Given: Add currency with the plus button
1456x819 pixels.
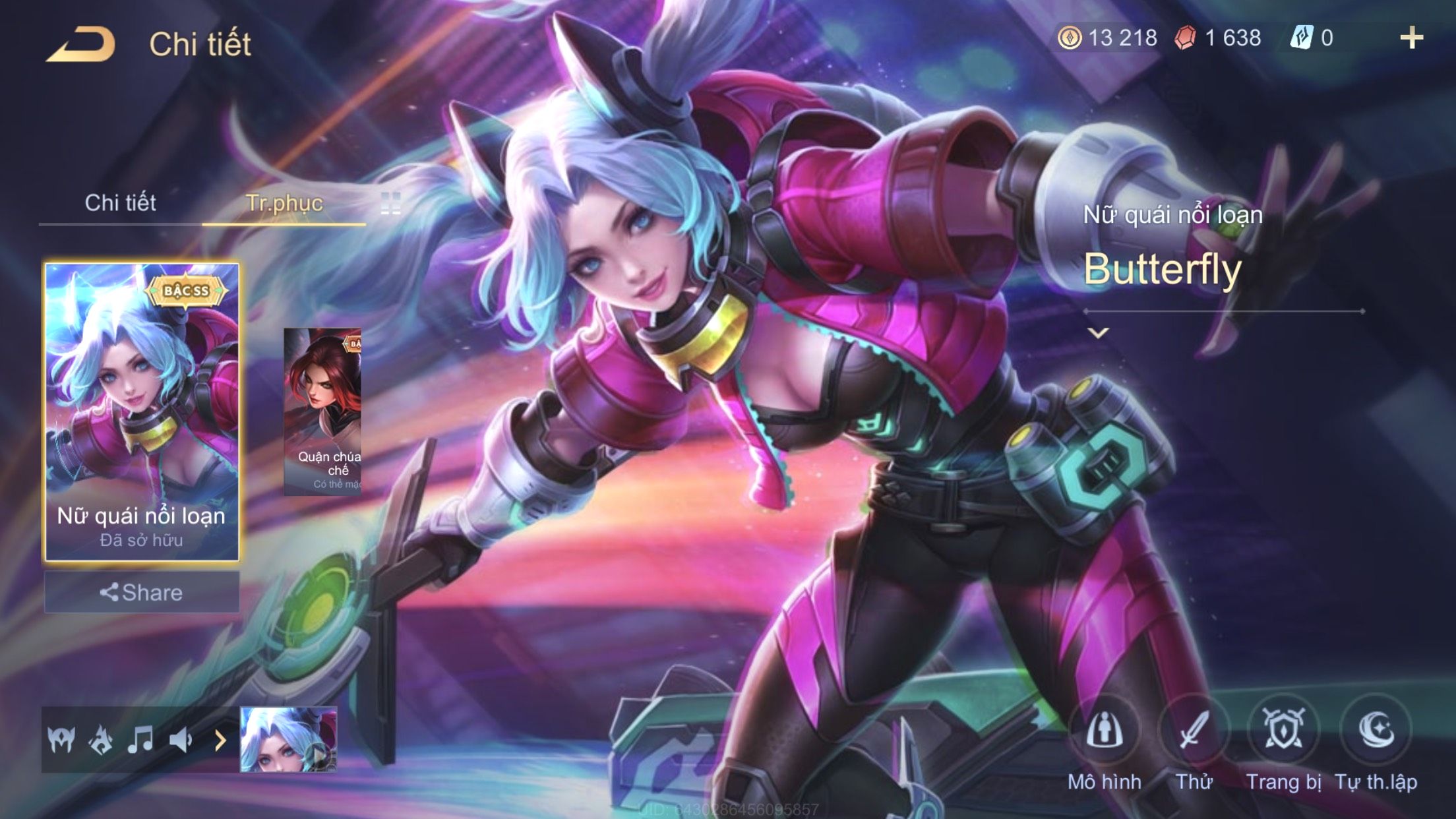Looking at the screenshot, I should [1411, 38].
